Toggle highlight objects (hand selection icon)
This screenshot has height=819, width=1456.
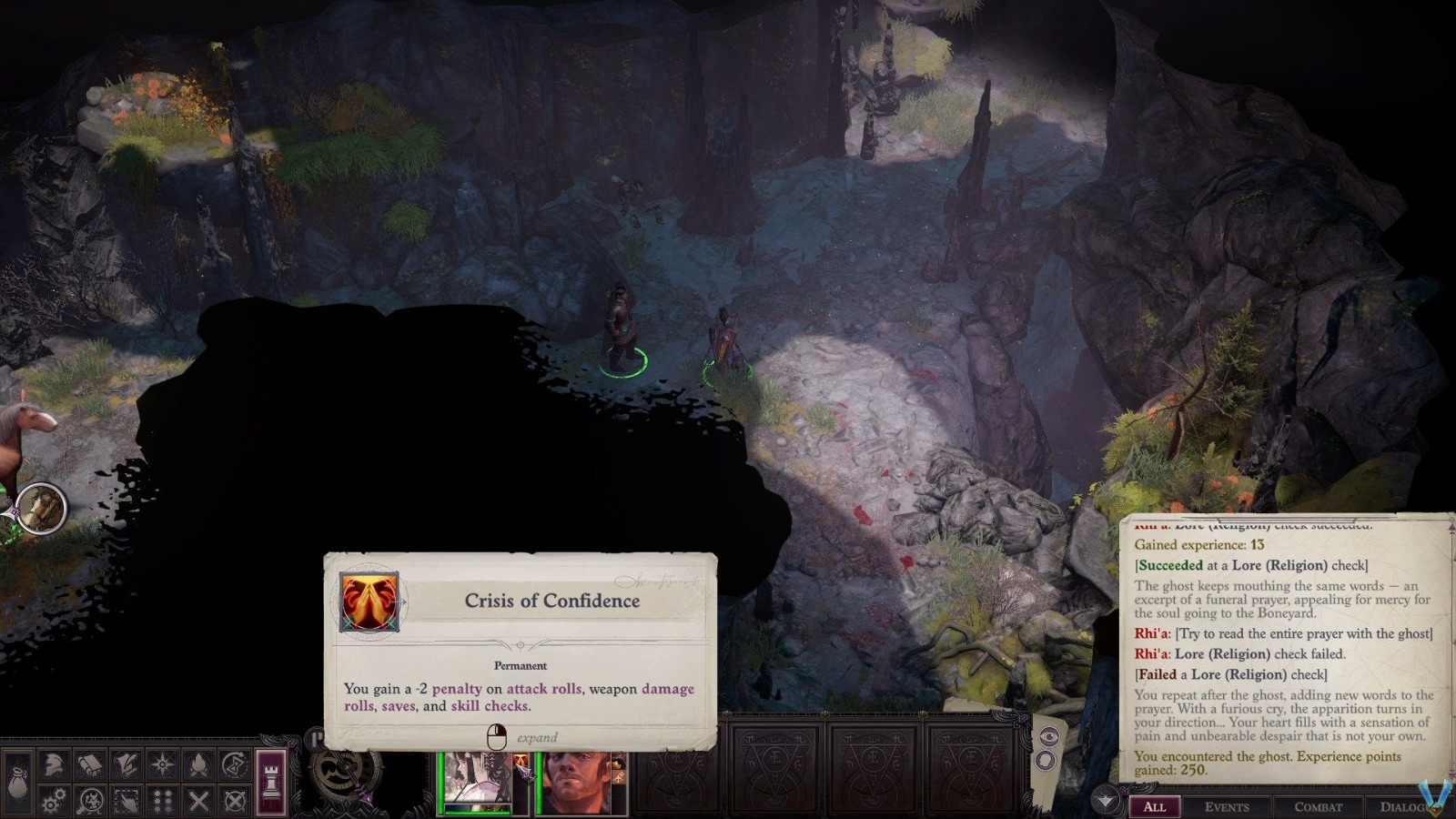pos(126,801)
